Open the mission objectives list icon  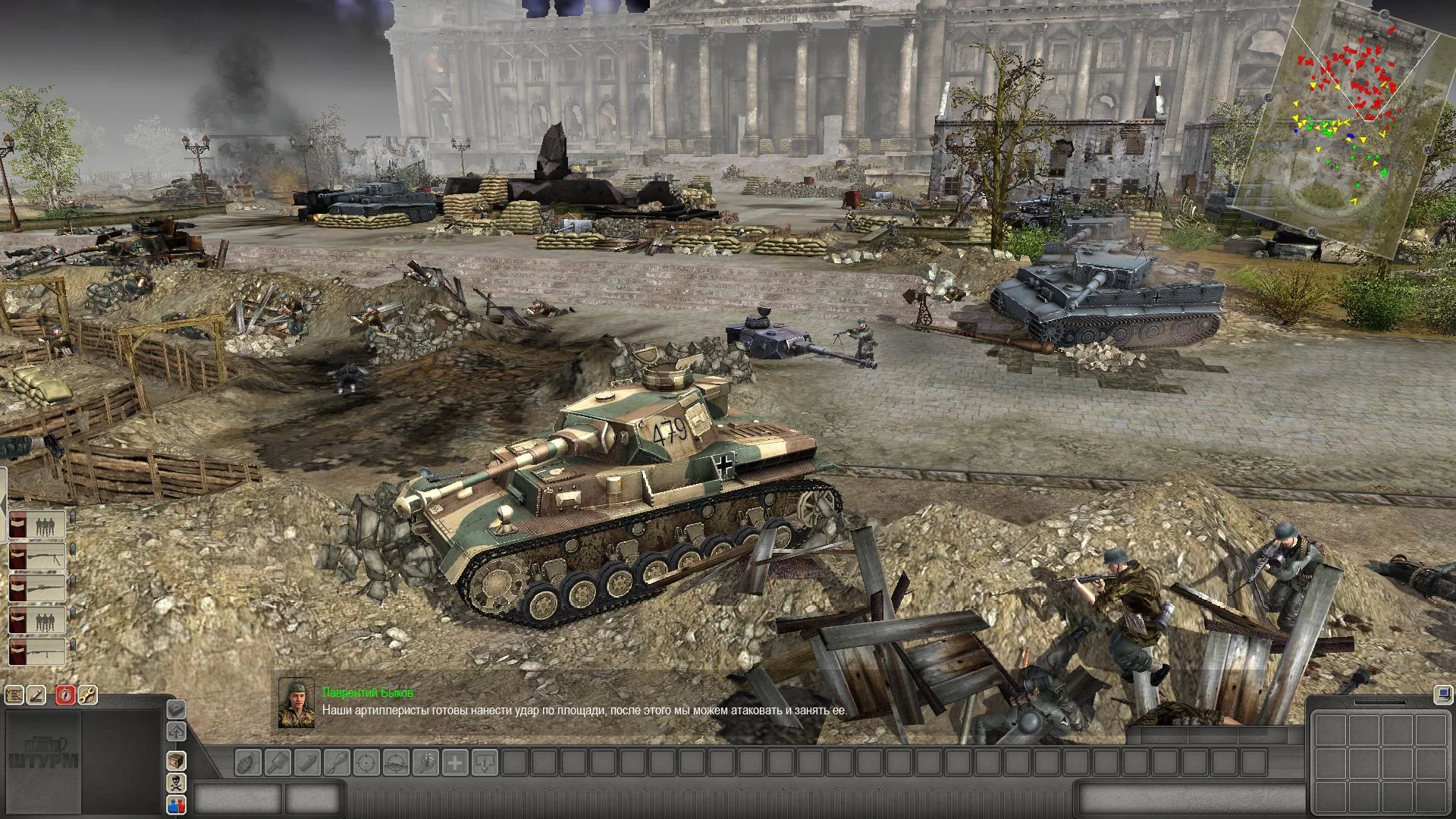(14, 695)
